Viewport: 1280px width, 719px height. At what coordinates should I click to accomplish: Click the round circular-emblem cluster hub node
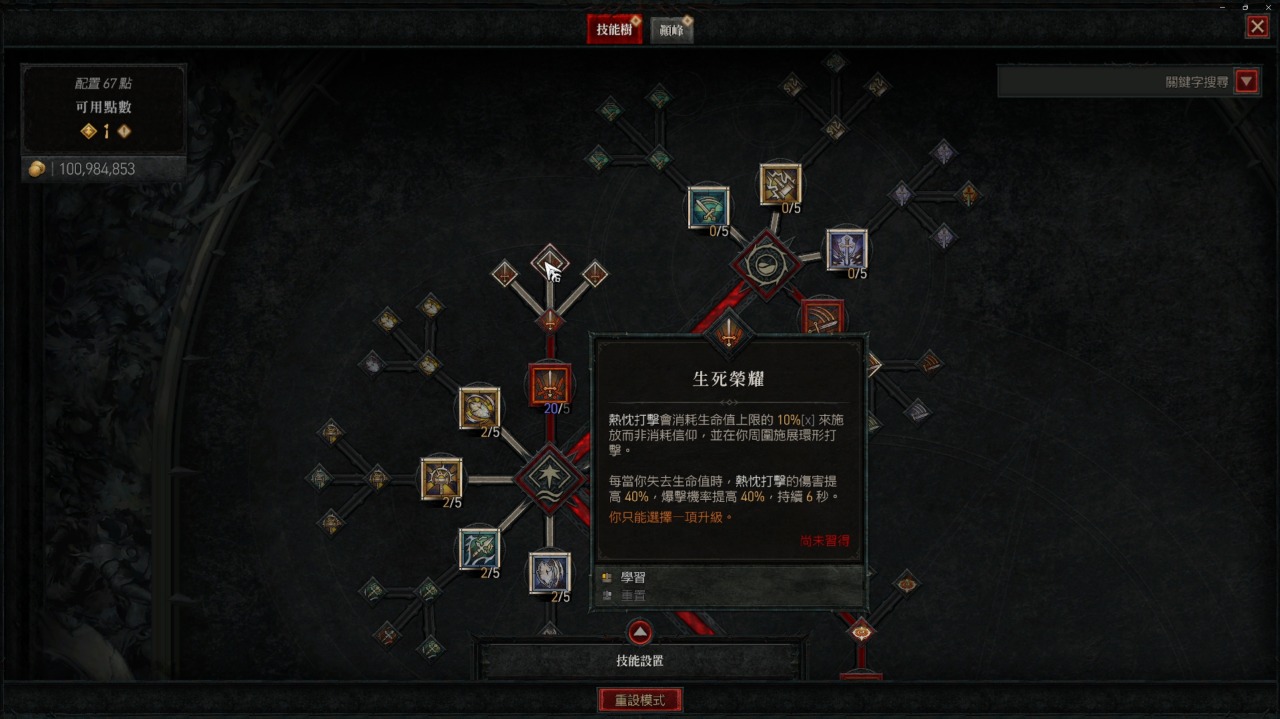coord(766,265)
